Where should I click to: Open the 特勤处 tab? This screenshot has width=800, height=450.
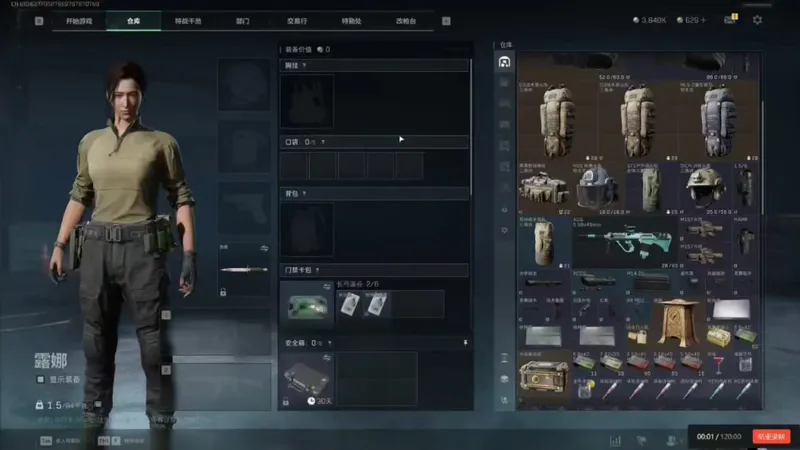tap(351, 20)
